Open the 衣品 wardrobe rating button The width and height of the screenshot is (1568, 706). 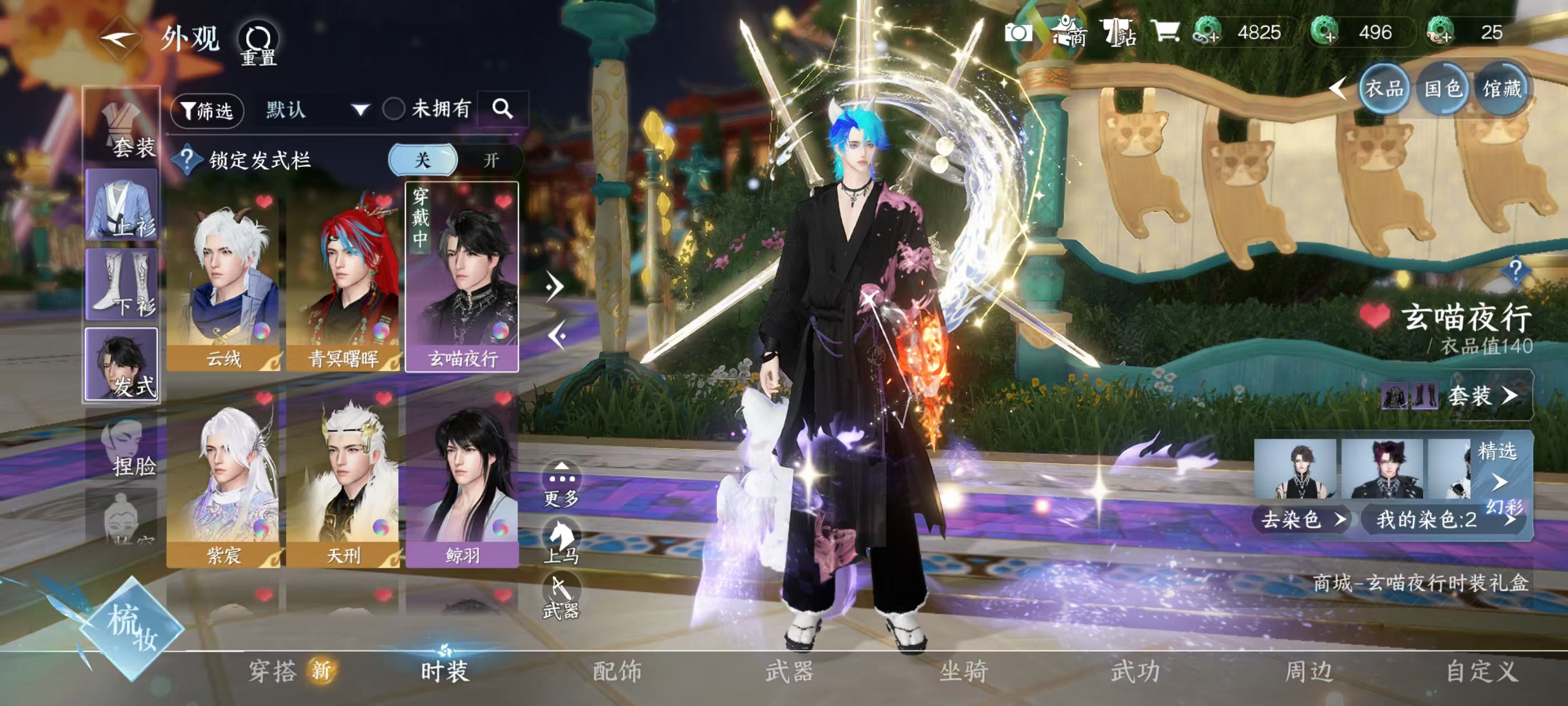tap(1384, 90)
